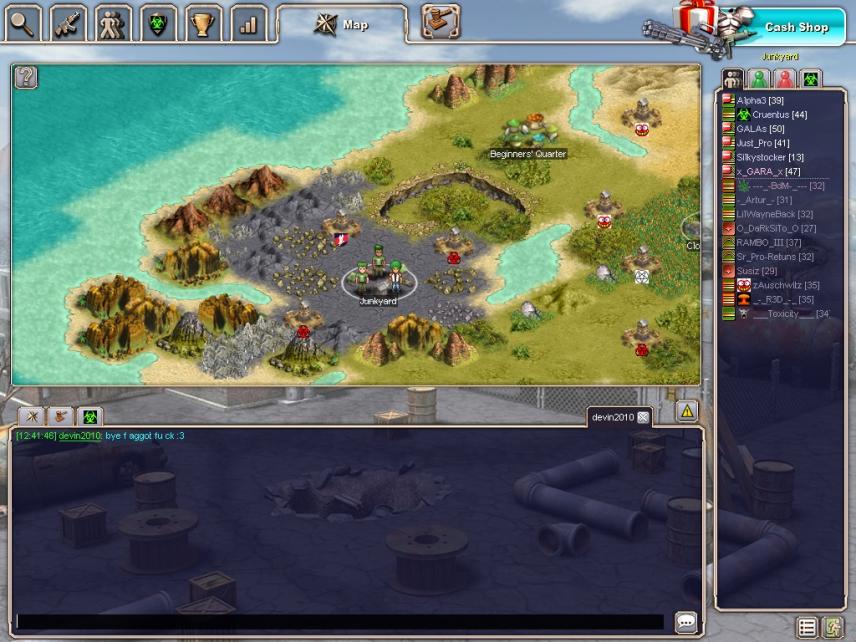Switch to the rifle weapons tab

coord(68,23)
